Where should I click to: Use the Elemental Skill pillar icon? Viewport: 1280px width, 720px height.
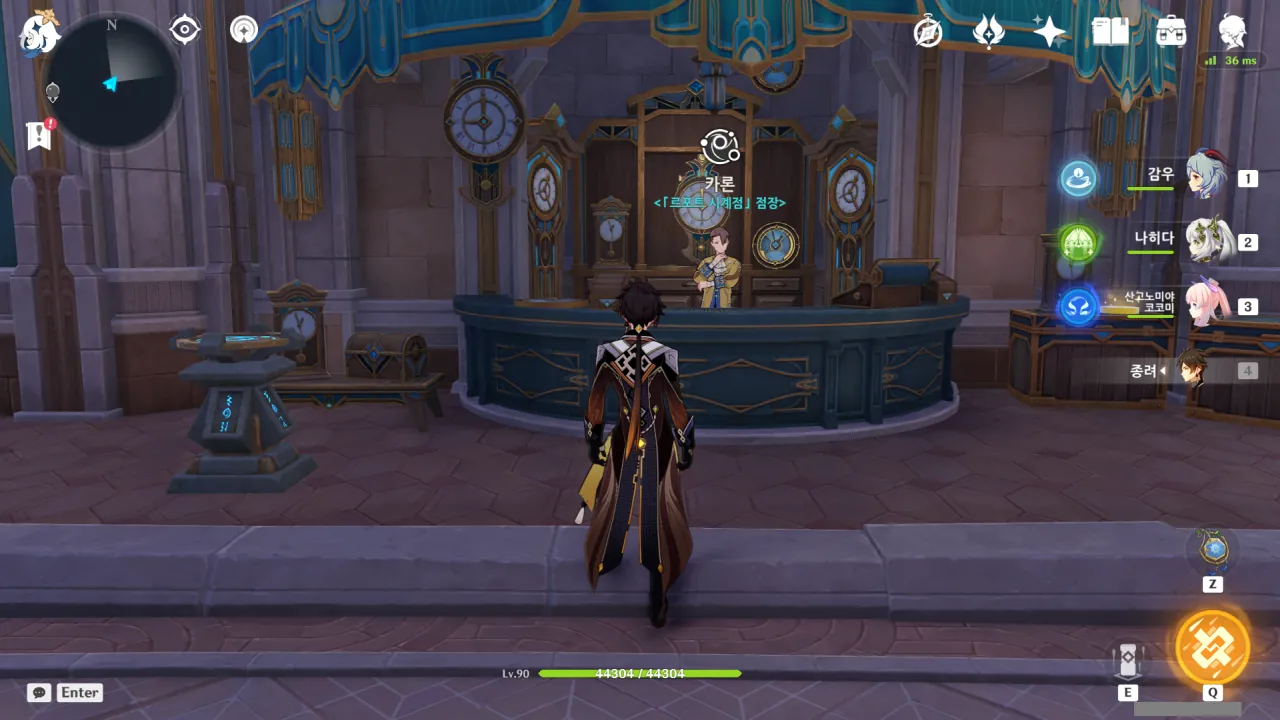[x=1127, y=661]
